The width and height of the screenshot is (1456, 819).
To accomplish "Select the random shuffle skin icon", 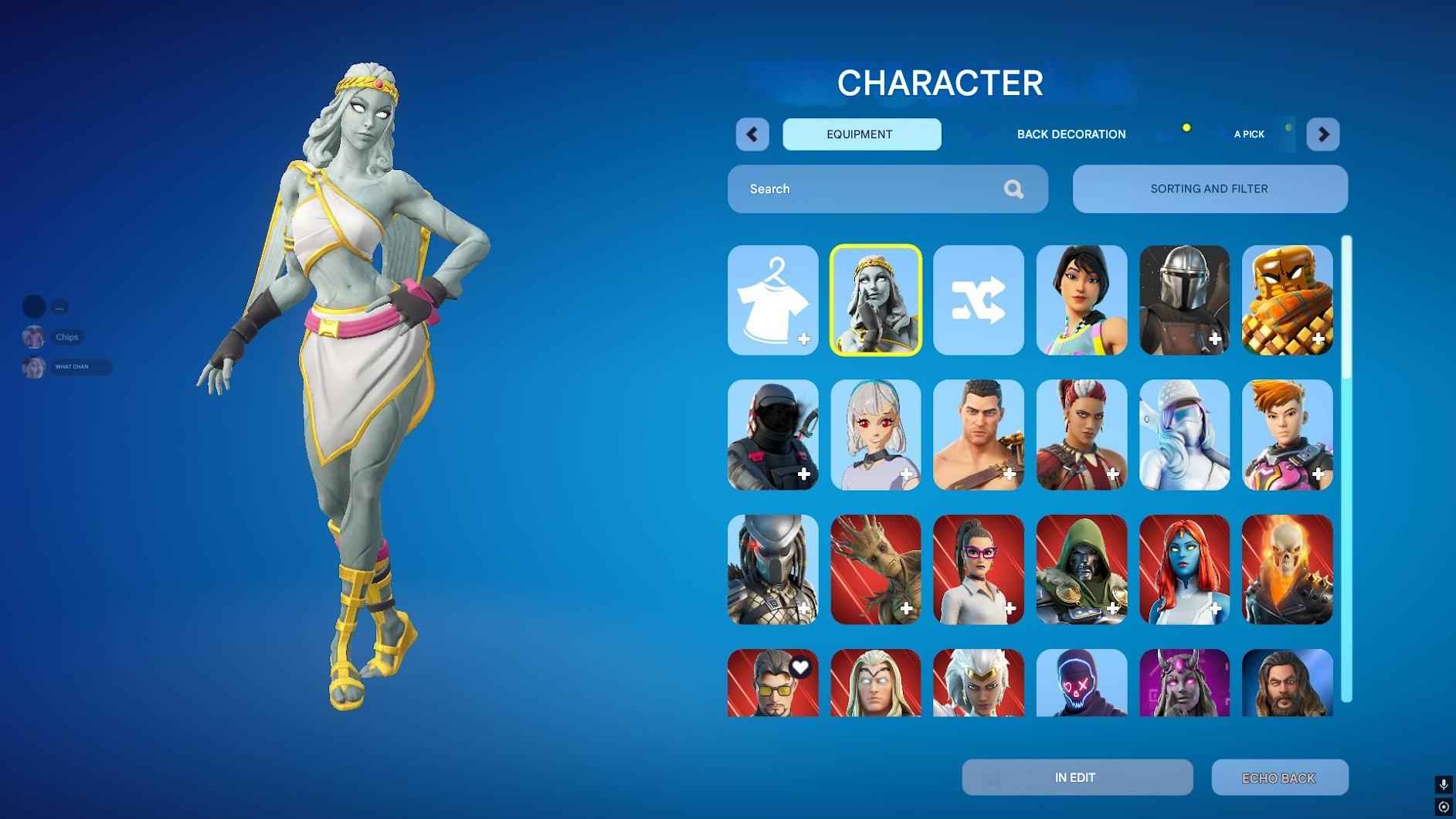I will tap(978, 301).
